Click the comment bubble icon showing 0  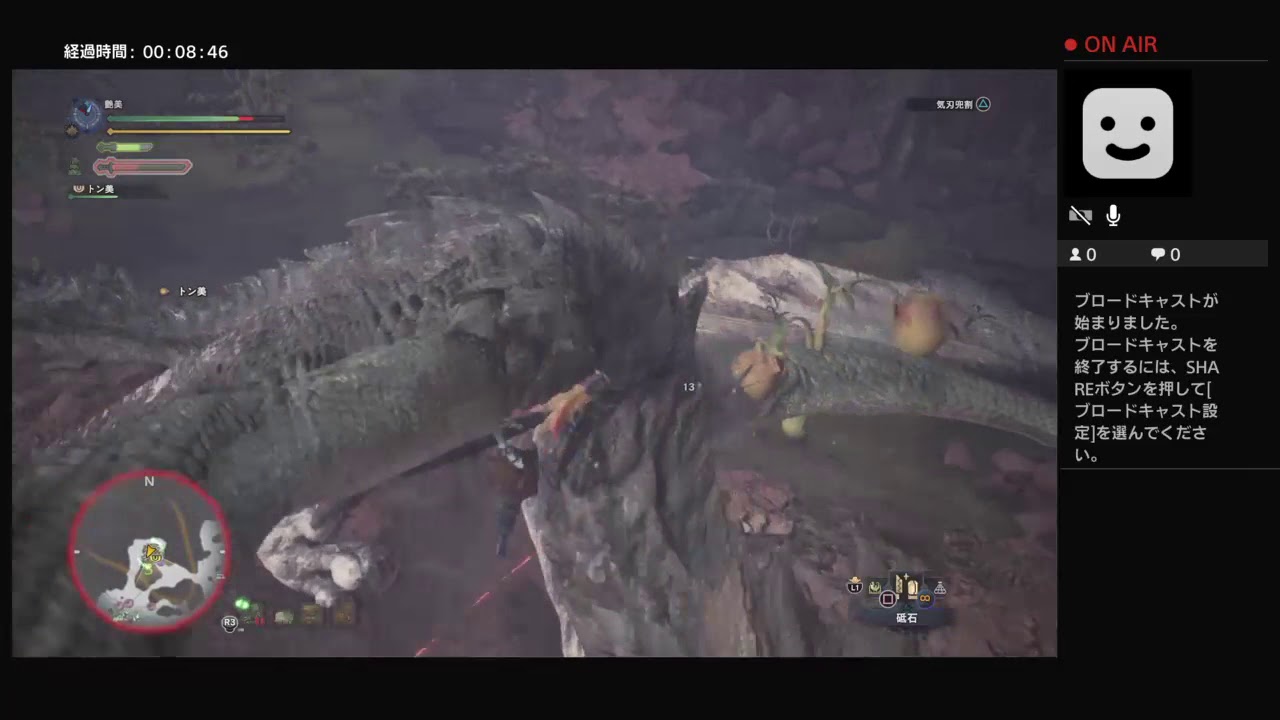point(1157,254)
